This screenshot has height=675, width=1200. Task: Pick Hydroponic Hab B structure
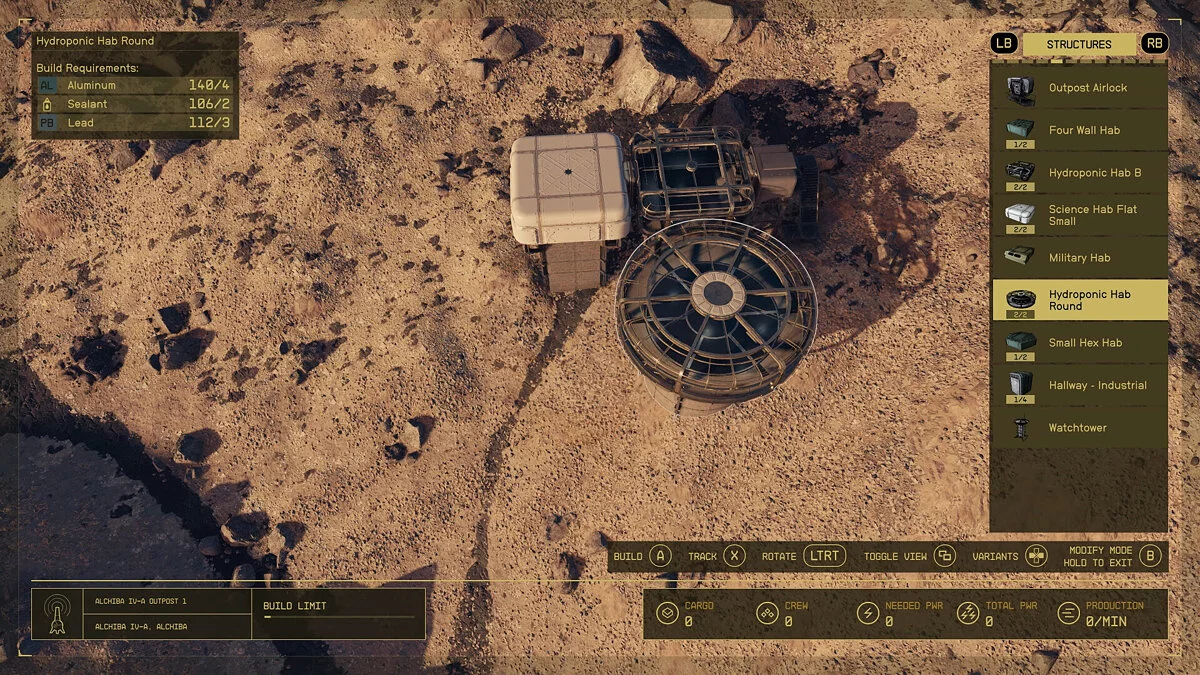point(1080,173)
